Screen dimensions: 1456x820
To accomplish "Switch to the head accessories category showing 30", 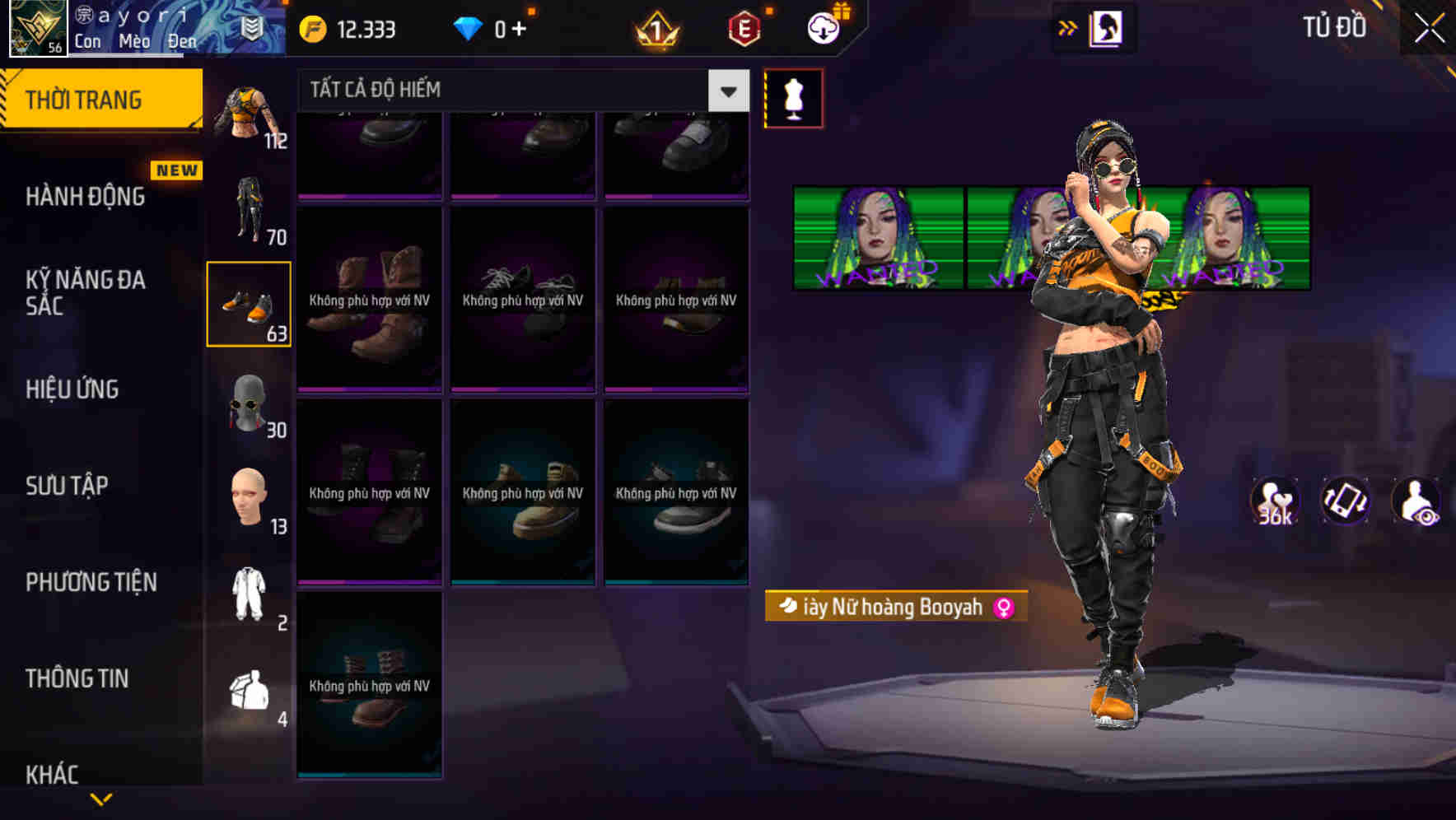I will [249, 409].
